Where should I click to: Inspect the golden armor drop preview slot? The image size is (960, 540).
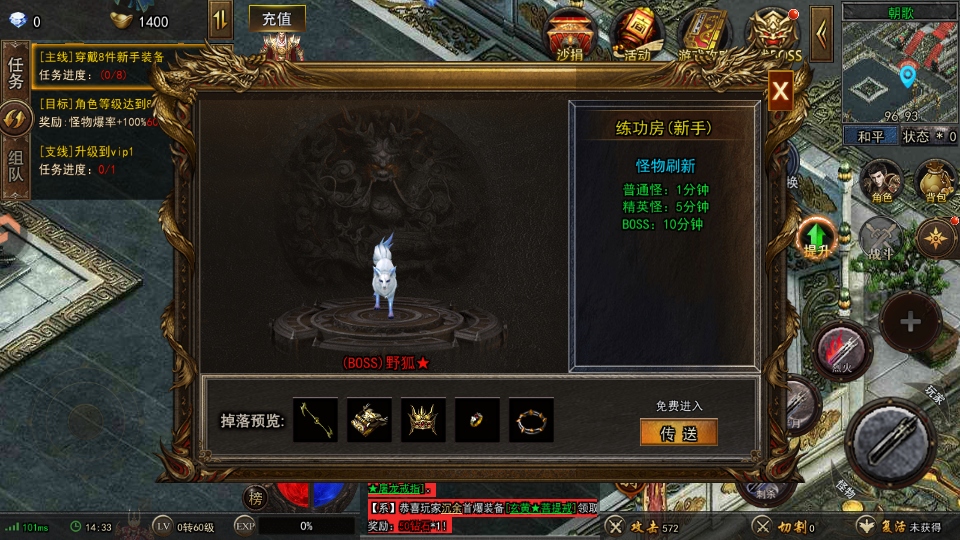click(x=370, y=420)
